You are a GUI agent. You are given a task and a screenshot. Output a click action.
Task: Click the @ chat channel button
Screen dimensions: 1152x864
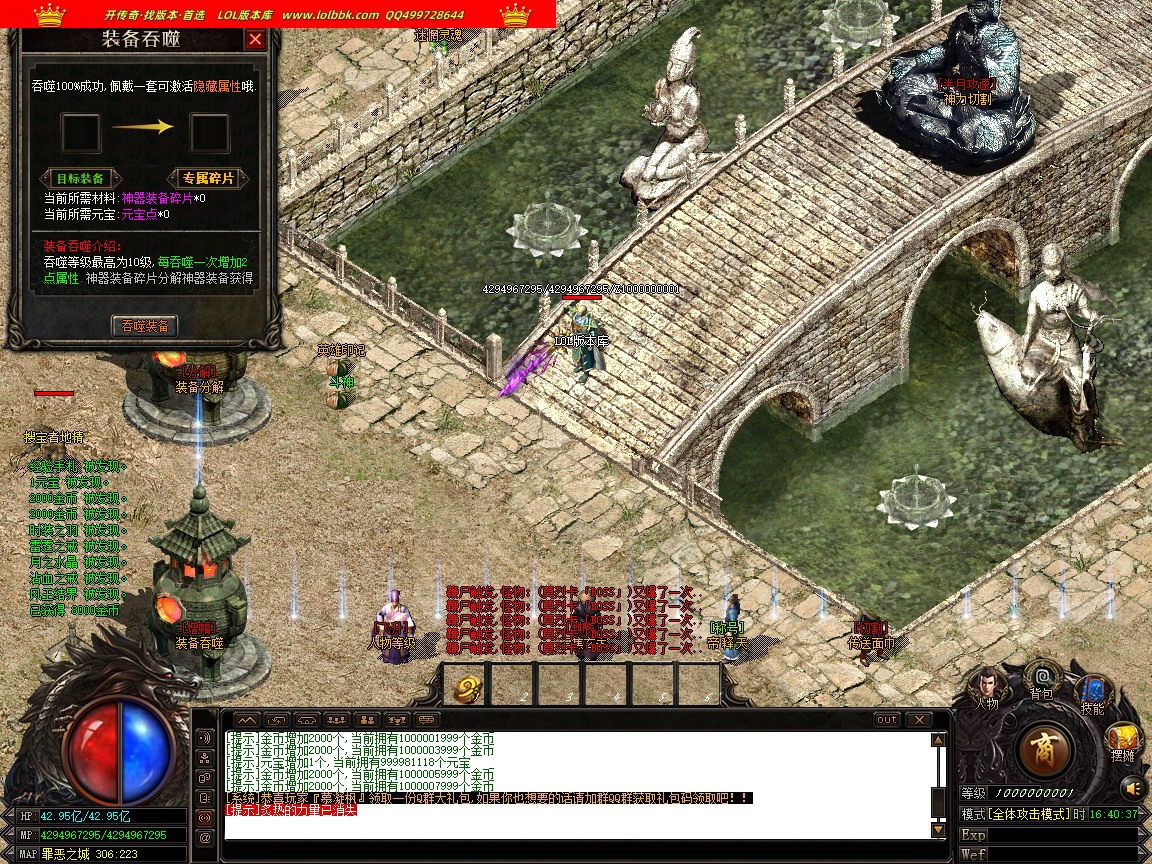(205, 838)
